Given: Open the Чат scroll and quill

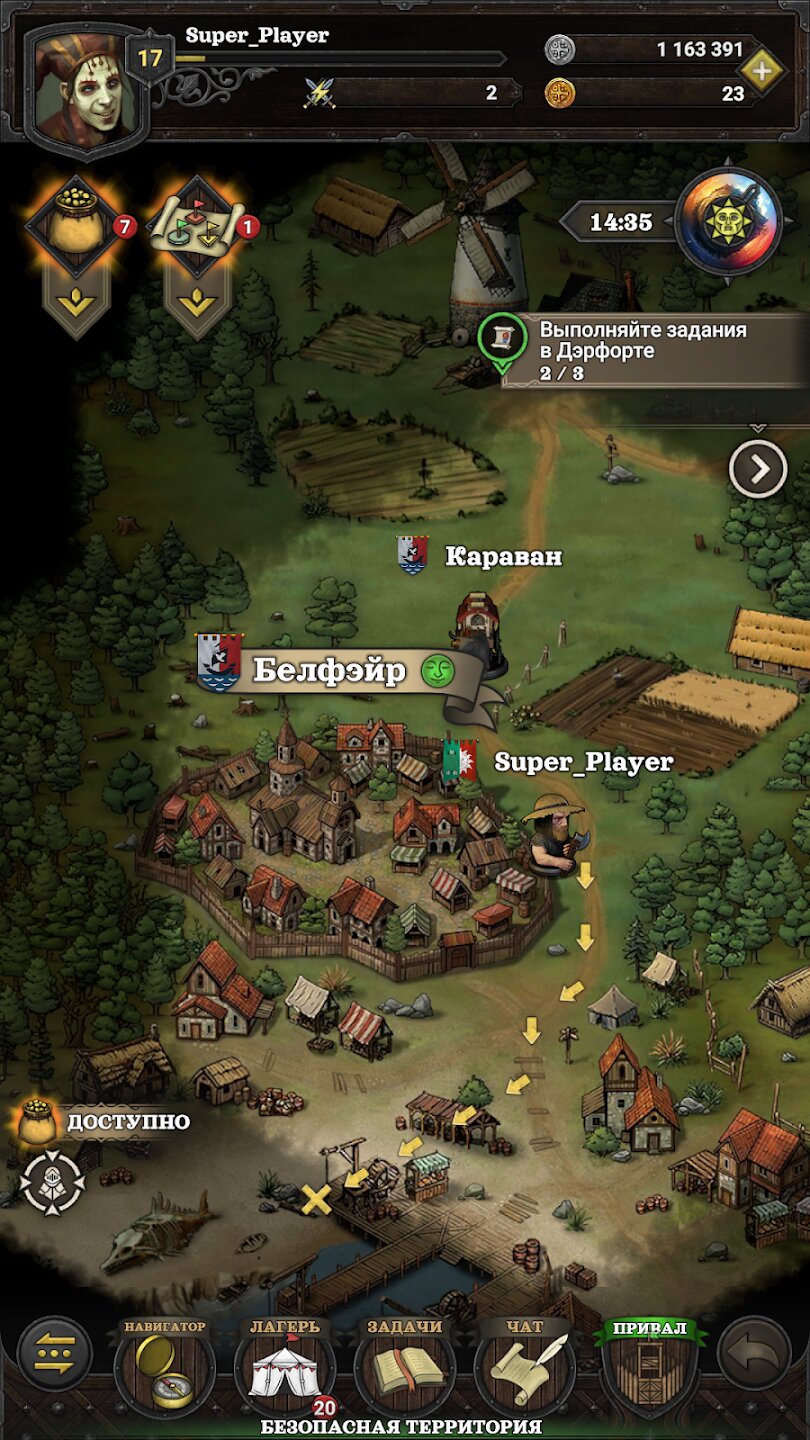Looking at the screenshot, I should [524, 1367].
